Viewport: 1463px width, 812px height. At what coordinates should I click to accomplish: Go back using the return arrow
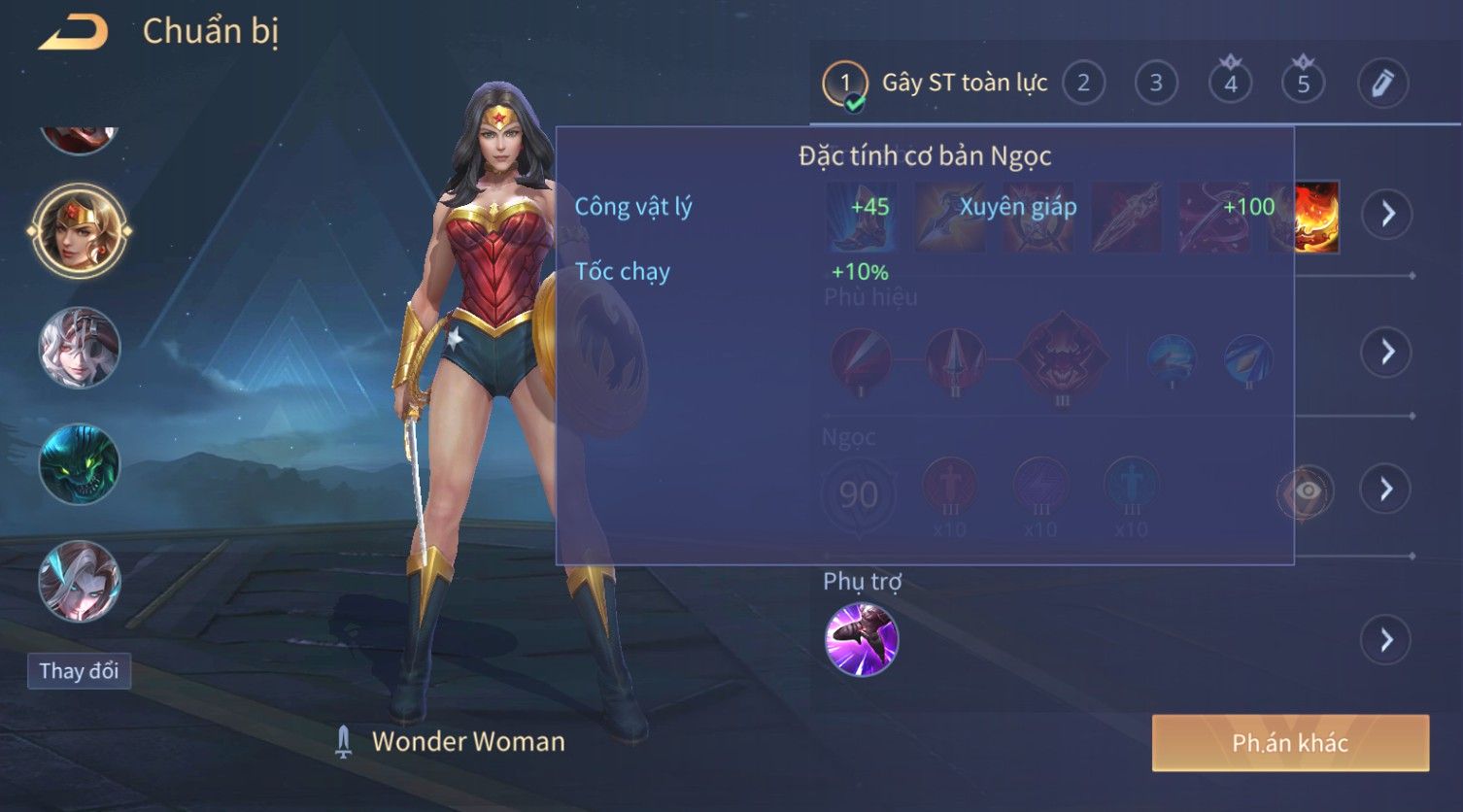(x=74, y=32)
